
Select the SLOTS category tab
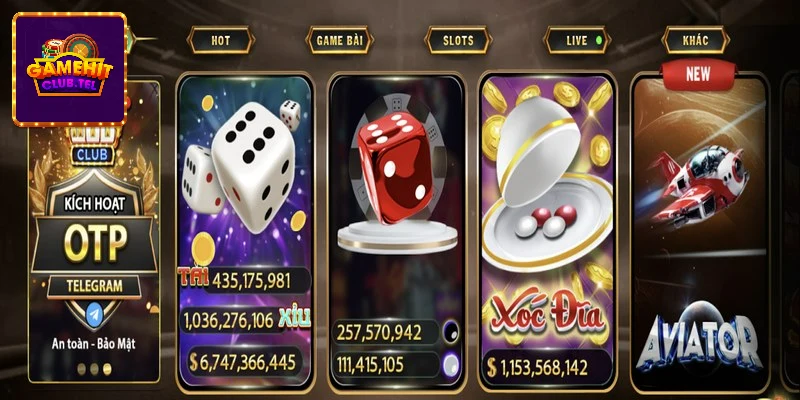click(451, 41)
